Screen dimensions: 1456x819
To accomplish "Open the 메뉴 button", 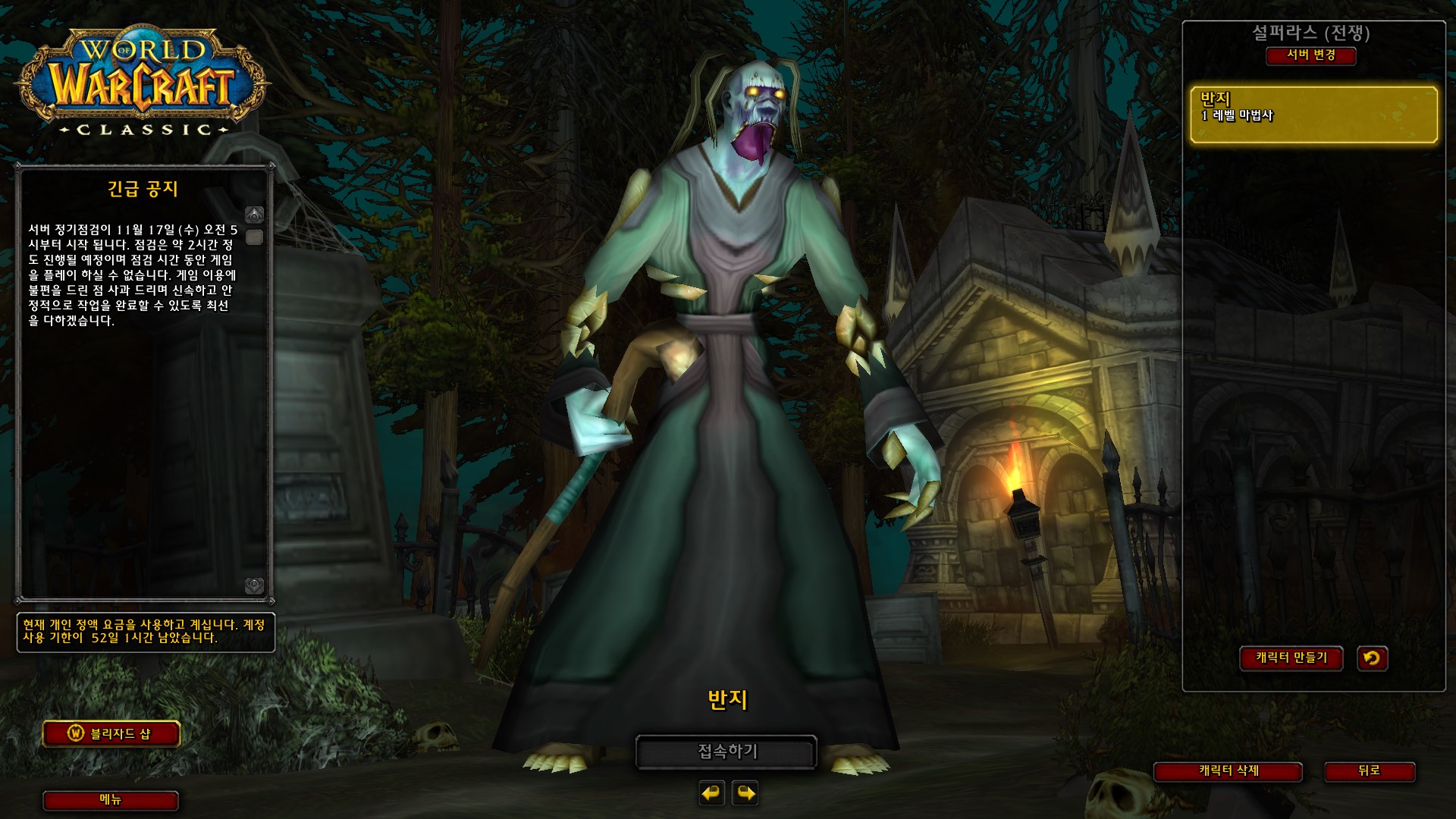I will coord(111,800).
